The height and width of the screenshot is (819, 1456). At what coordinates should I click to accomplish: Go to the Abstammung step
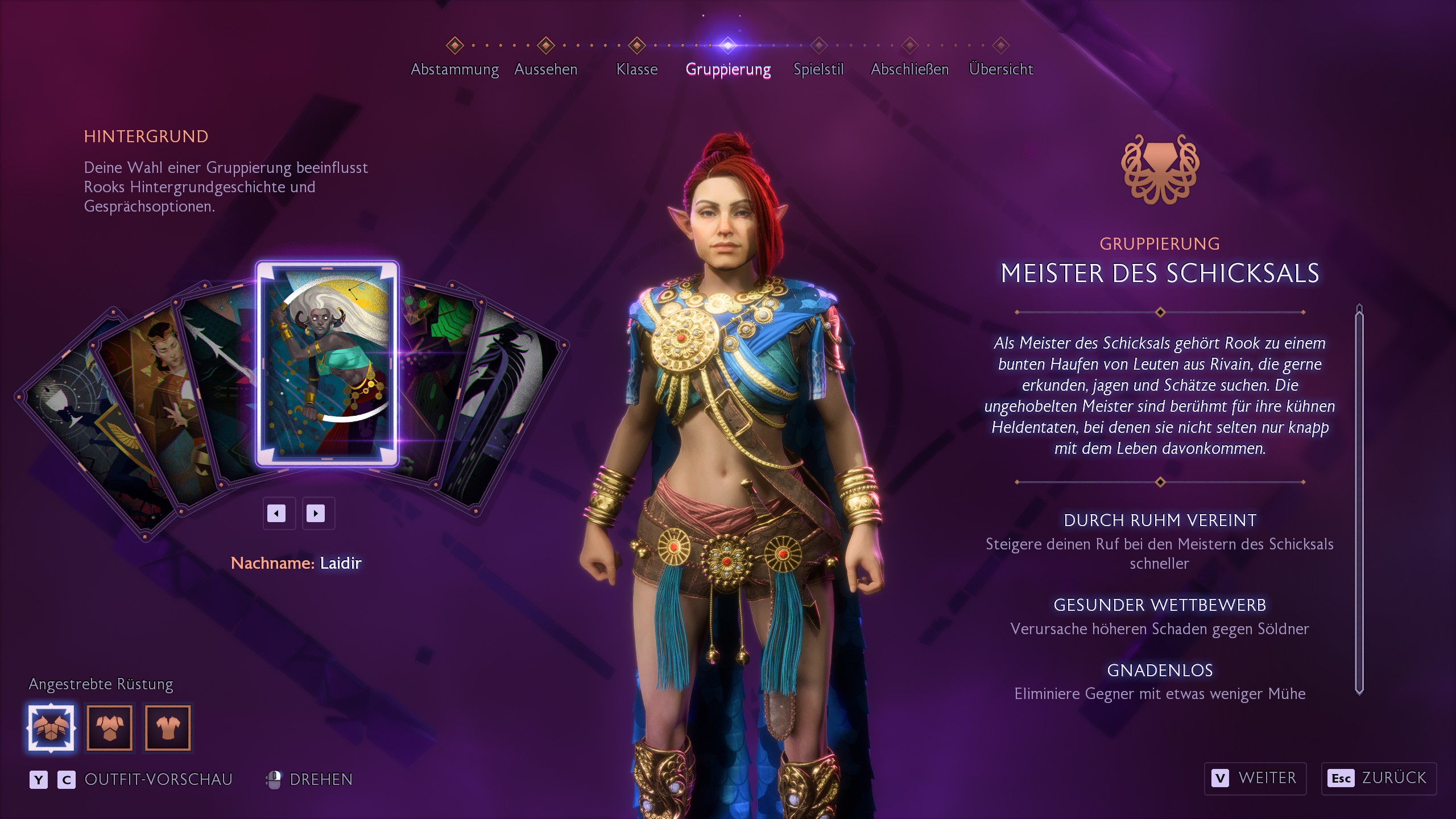tap(454, 69)
